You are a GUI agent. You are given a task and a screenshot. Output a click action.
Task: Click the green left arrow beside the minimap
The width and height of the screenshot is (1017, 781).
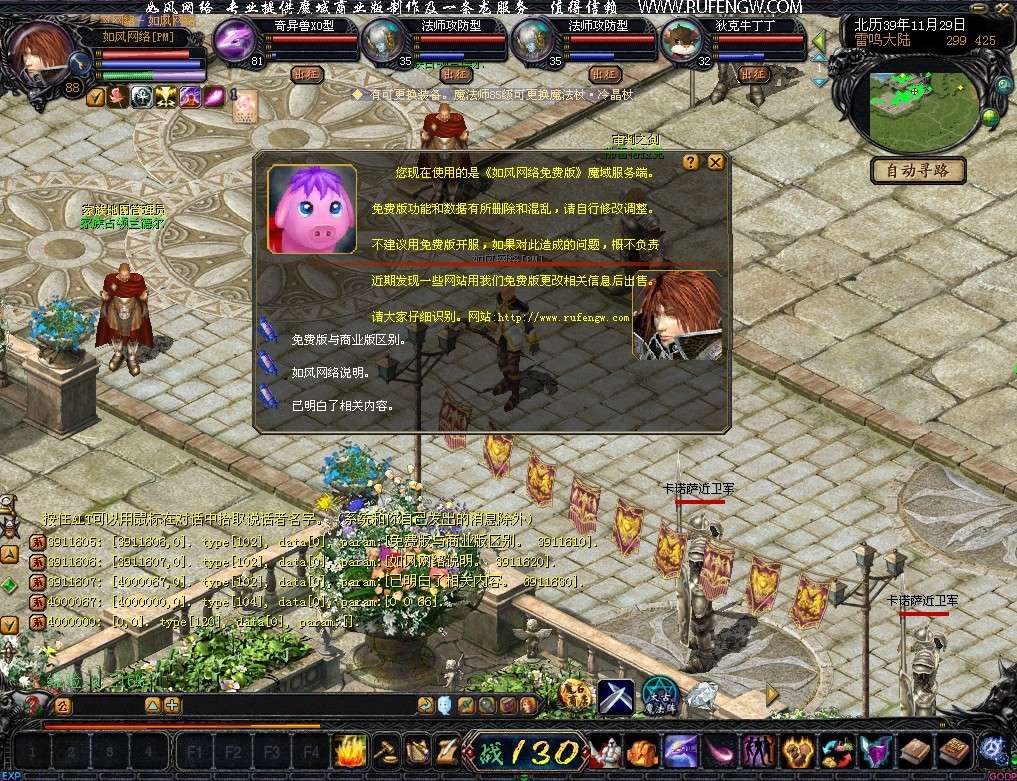[818, 41]
